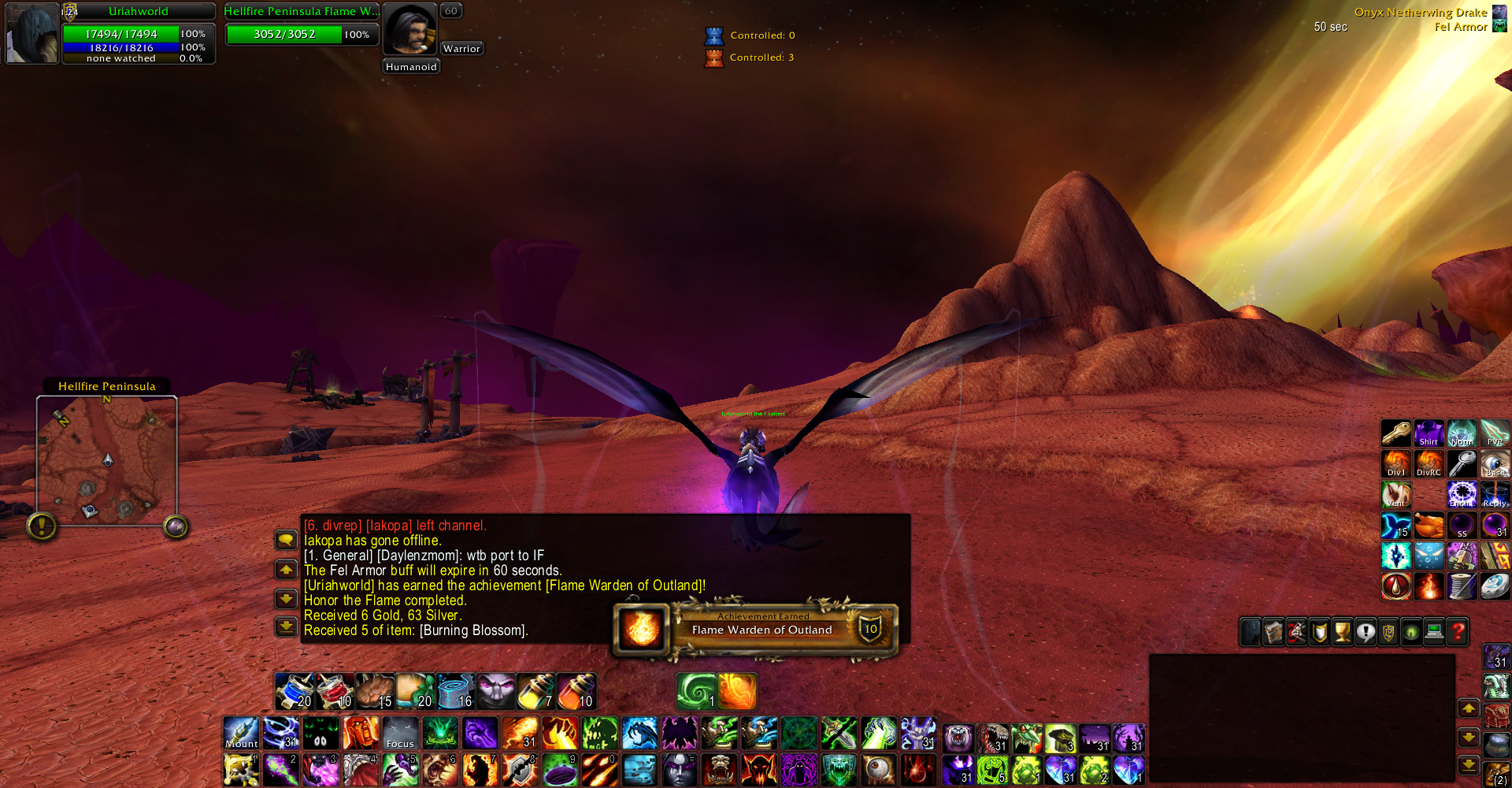The width and height of the screenshot is (1512, 788).
Task: Apply the blue bandage roll item
Action: pos(455,692)
